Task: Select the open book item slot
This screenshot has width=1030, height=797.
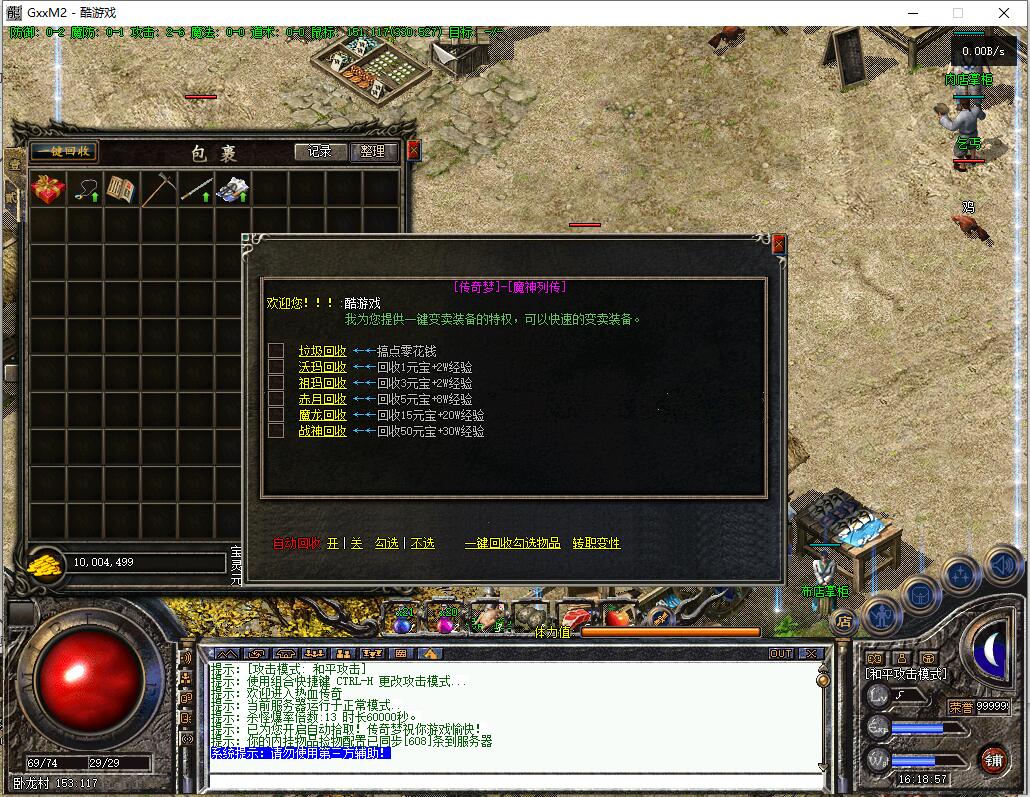Action: [x=121, y=189]
